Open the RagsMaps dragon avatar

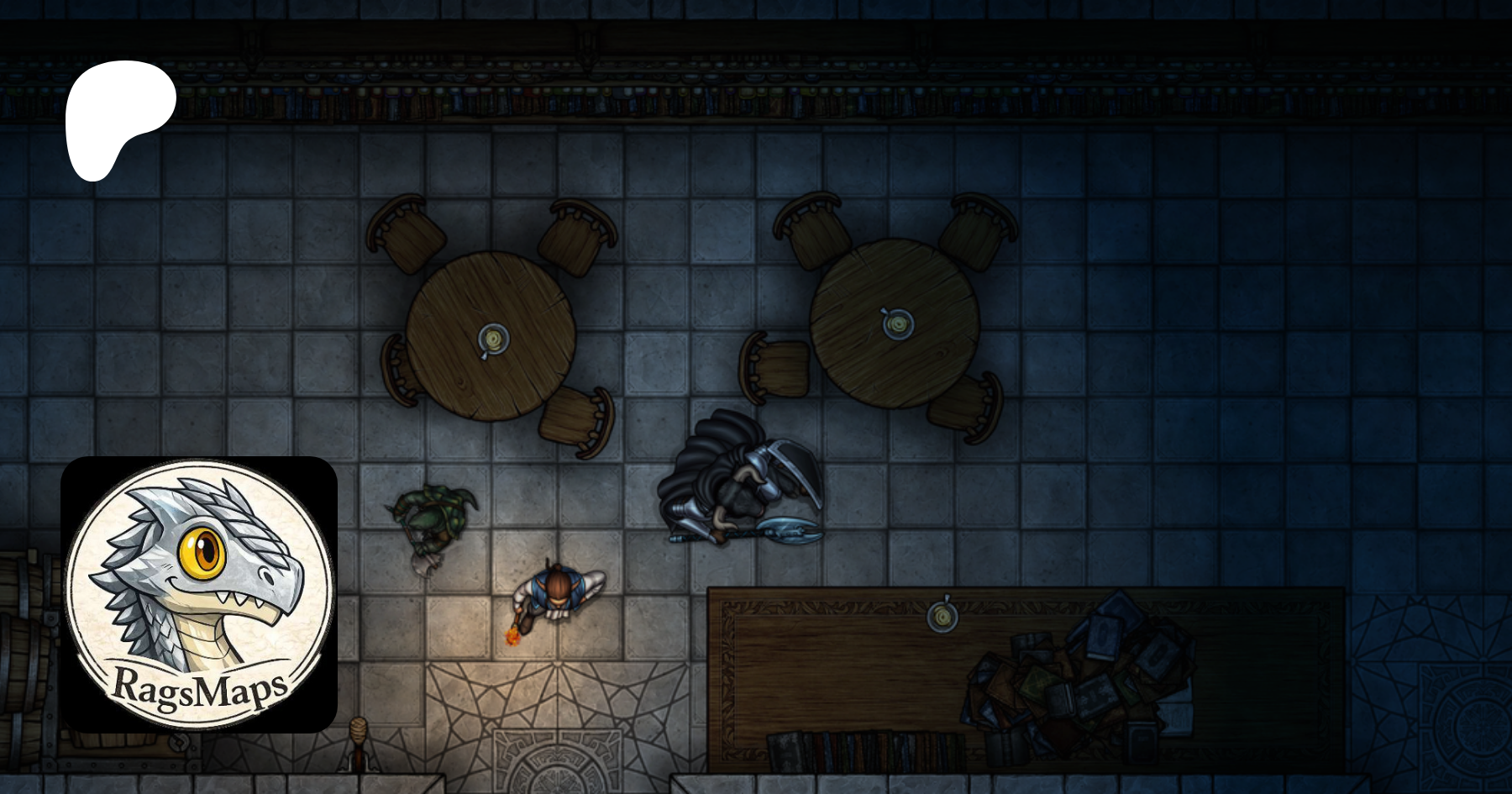point(199,594)
